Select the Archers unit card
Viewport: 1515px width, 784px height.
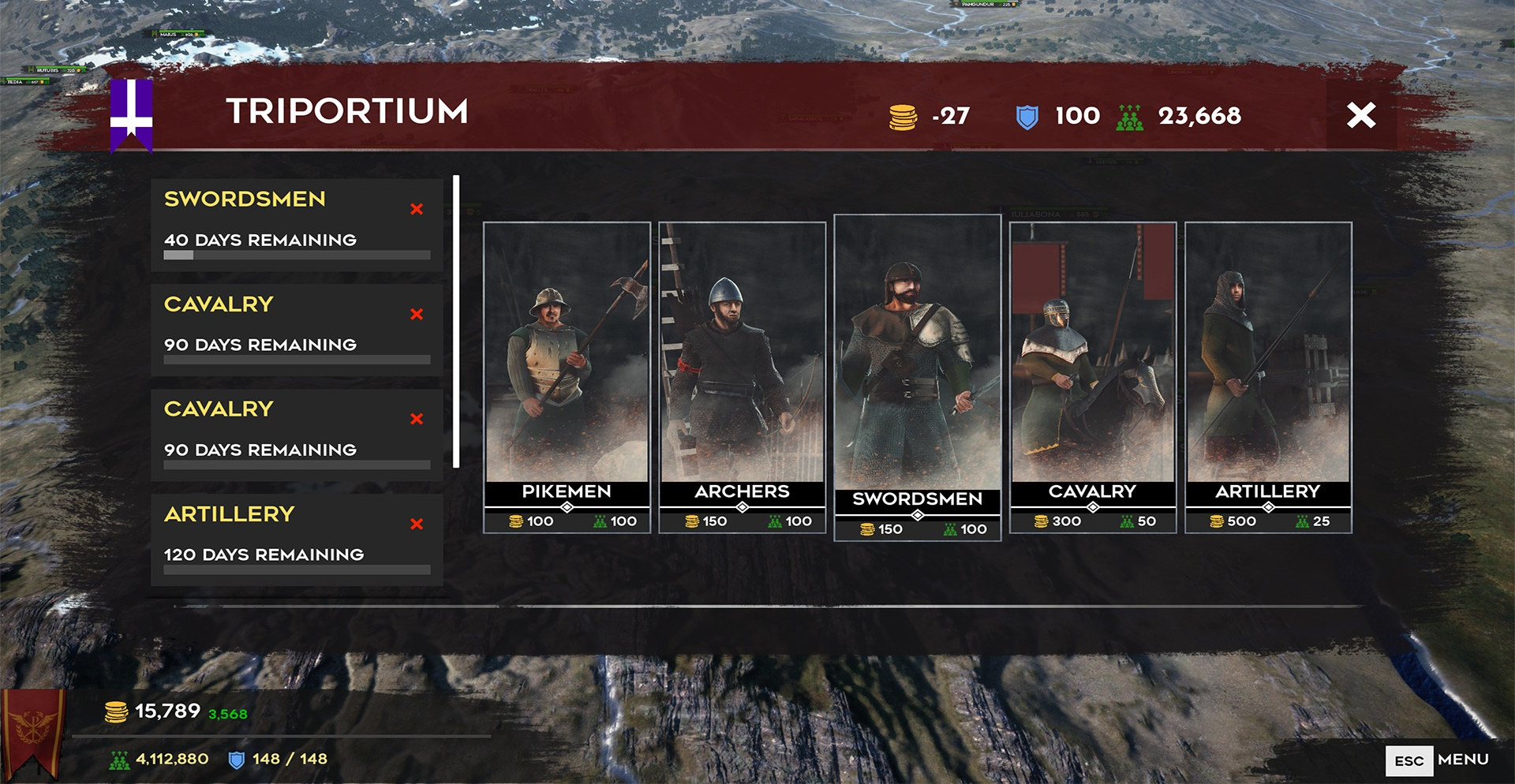click(x=742, y=376)
